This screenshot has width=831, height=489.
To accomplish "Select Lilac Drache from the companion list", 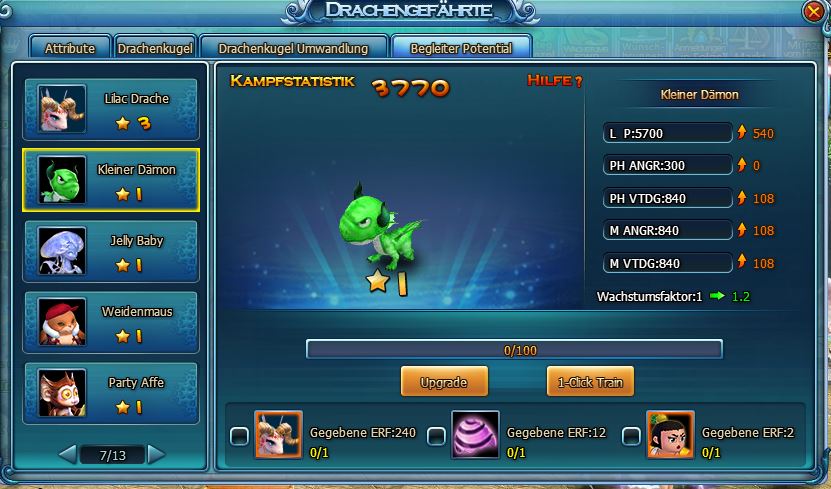I will (111, 109).
